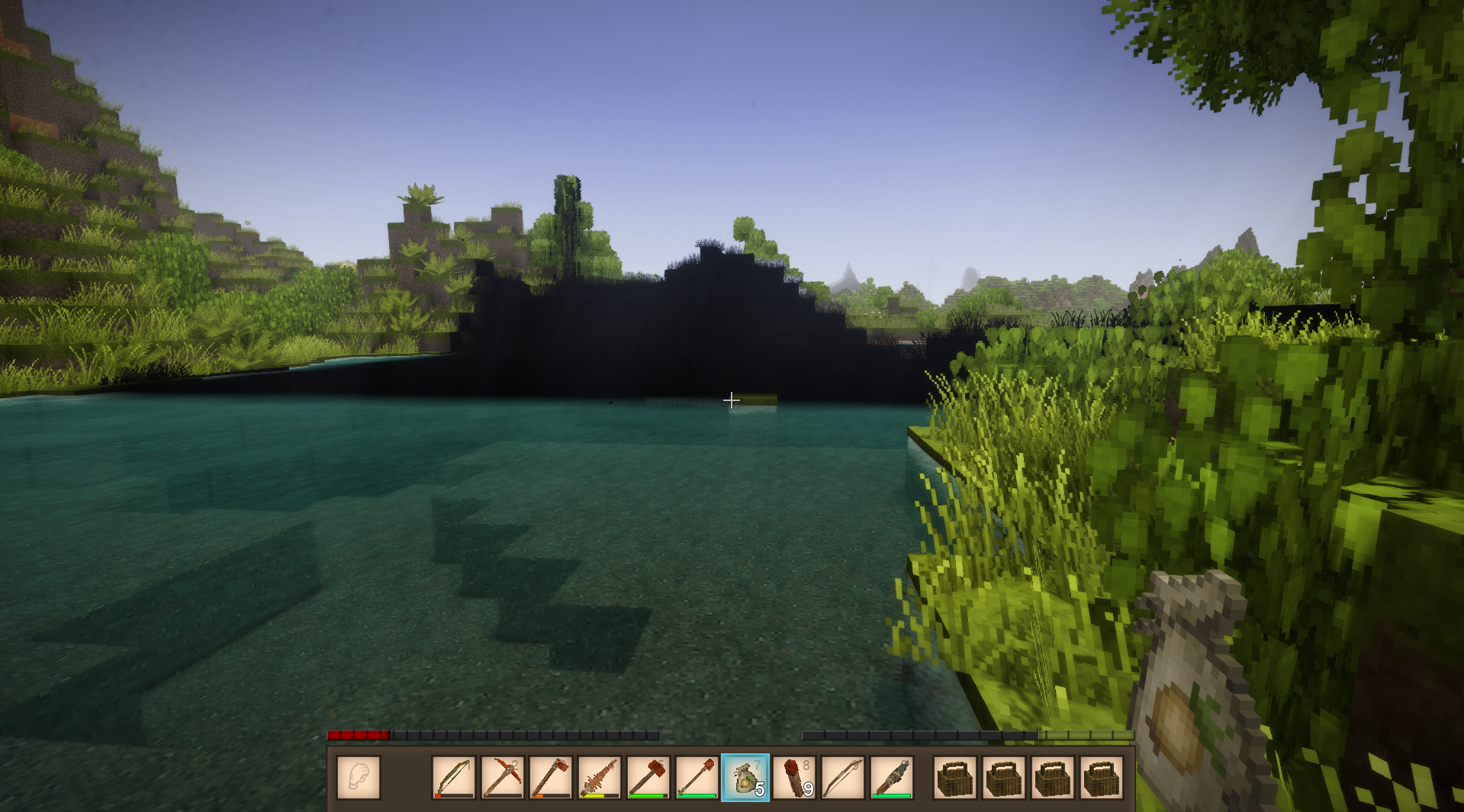Select the torch stack of nine
Image resolution: width=1464 pixels, height=812 pixels.
794,778
